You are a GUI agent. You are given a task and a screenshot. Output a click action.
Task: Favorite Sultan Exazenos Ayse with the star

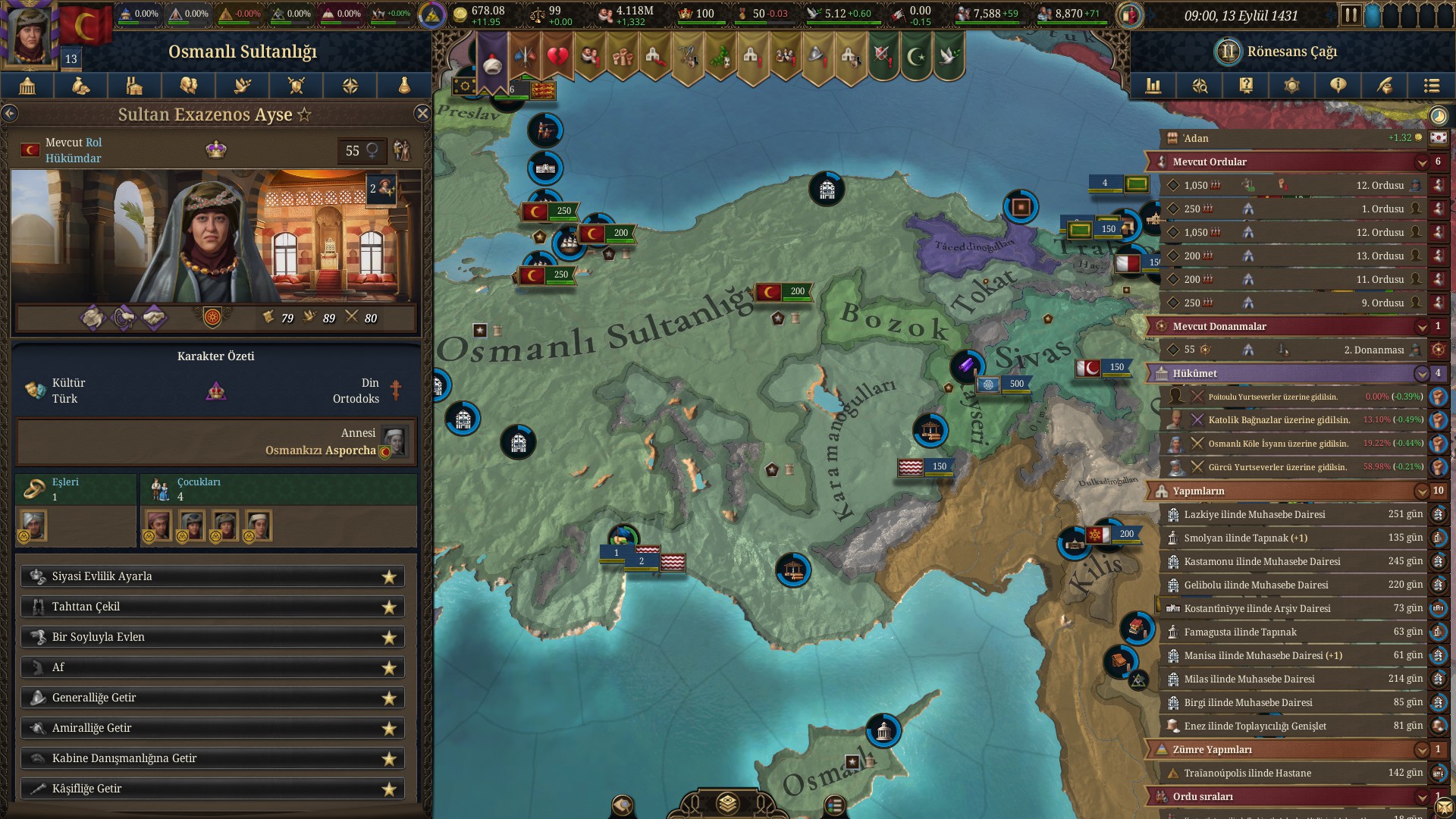(x=304, y=115)
